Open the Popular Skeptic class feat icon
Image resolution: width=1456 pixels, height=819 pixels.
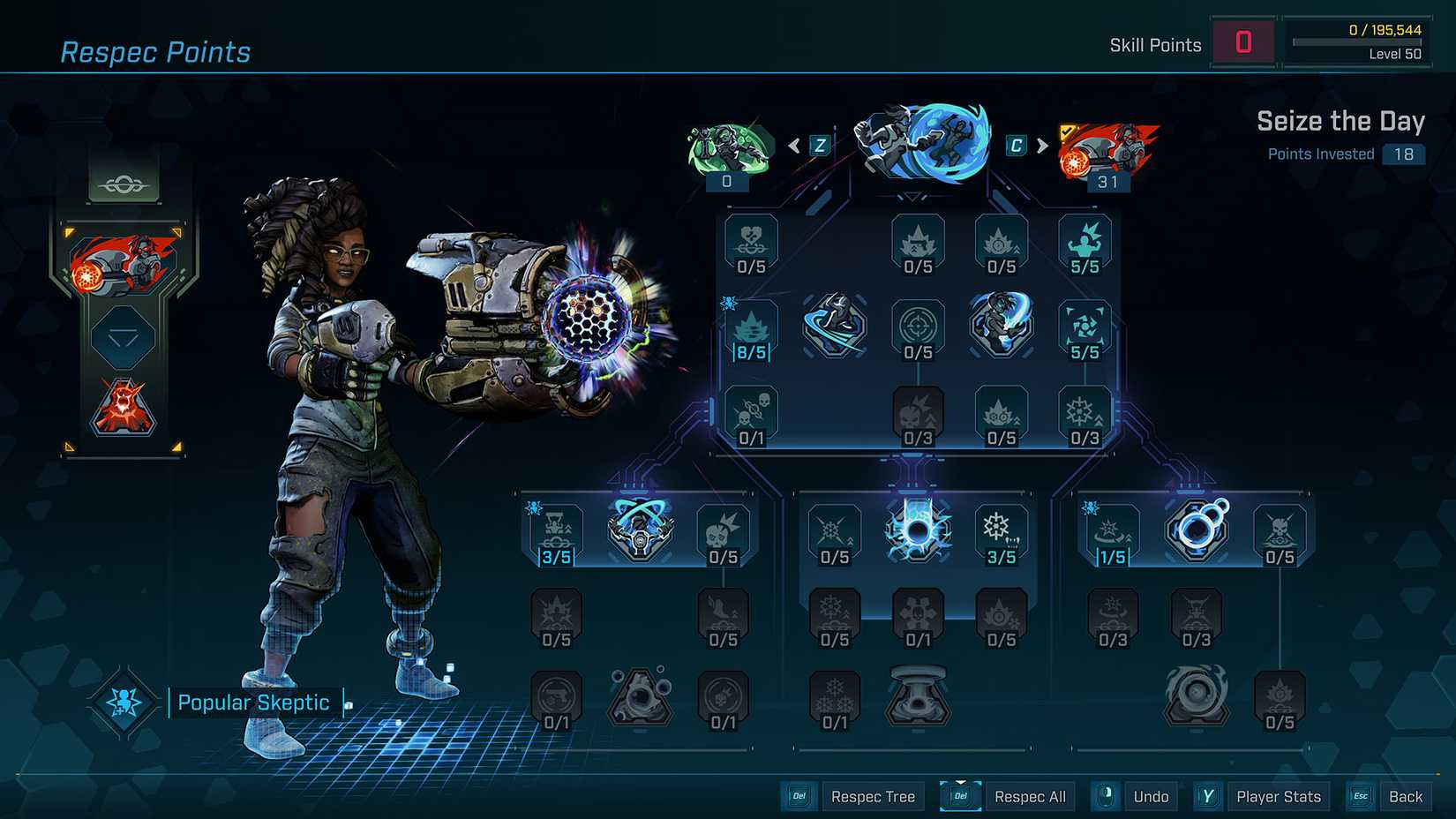pyautogui.click(x=124, y=703)
